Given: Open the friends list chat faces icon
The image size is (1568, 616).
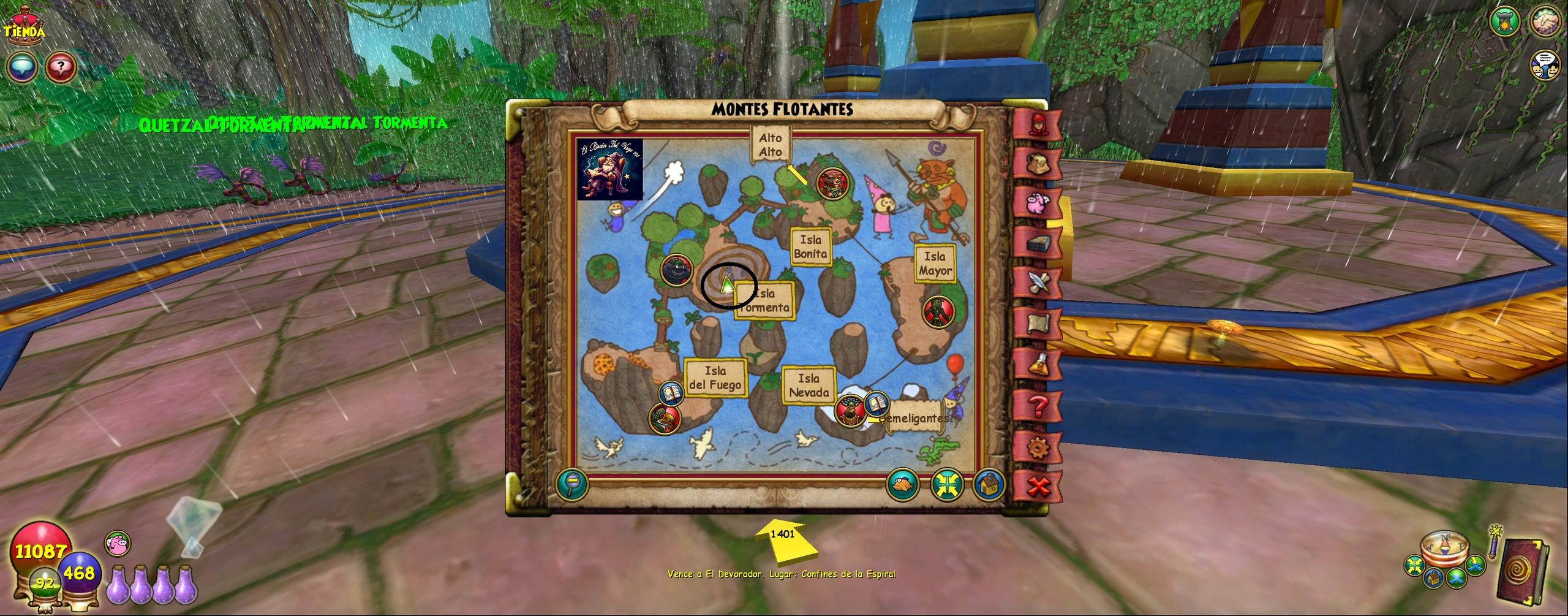Looking at the screenshot, I should coord(1547,66).
